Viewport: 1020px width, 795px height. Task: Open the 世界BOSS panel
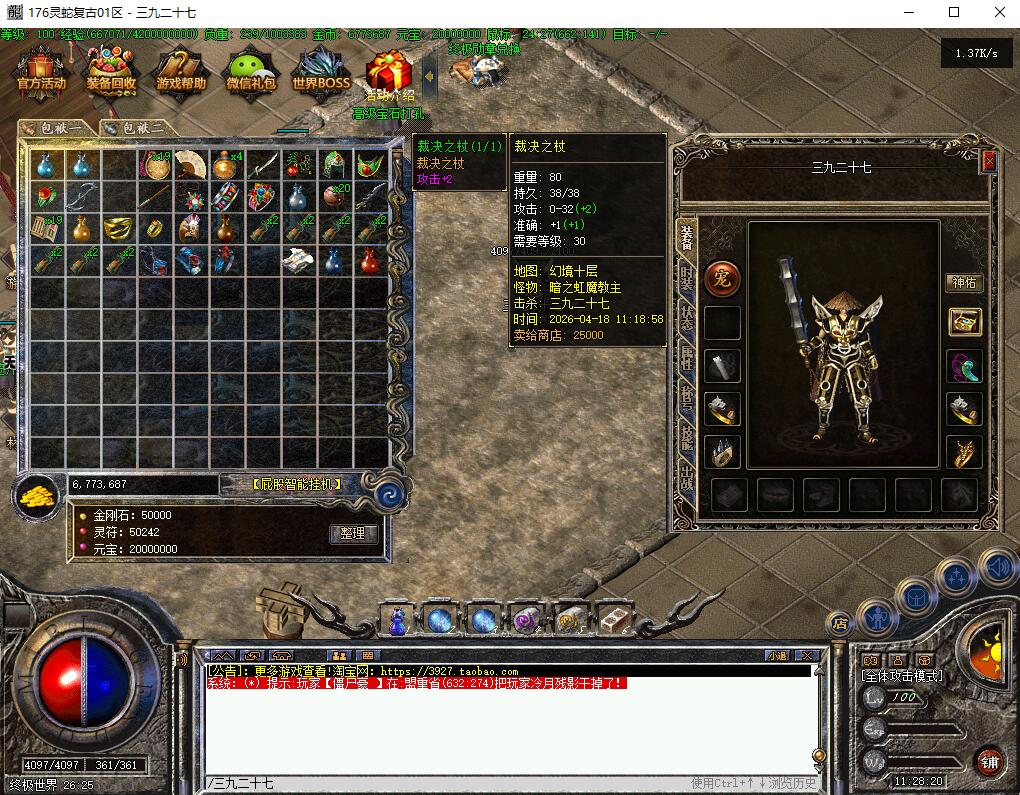click(x=320, y=72)
